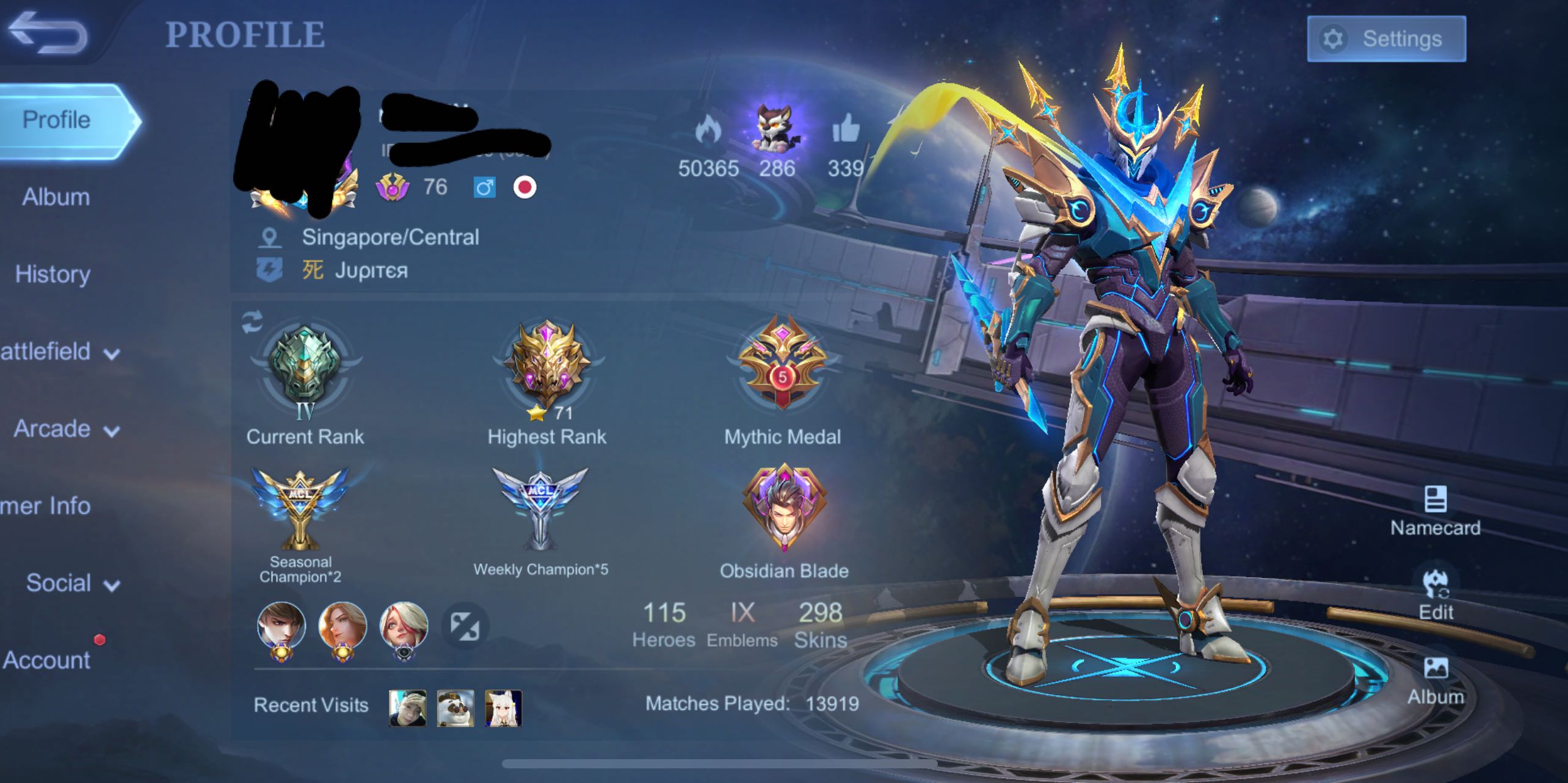1568x783 pixels.
Task: Click the location pin near Singapore/Central
Action: pyautogui.click(x=270, y=237)
